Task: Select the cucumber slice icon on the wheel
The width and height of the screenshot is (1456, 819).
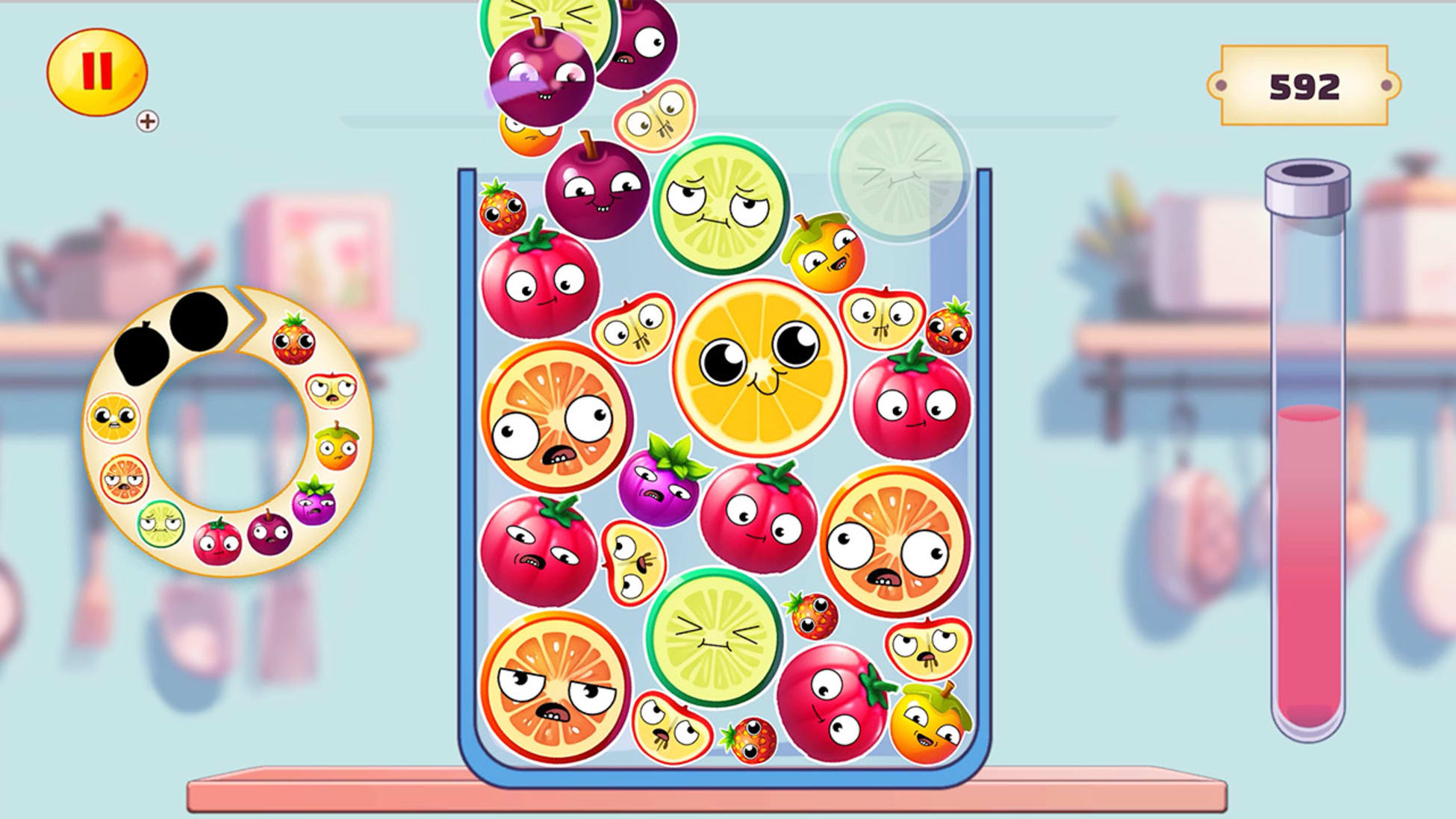Action: 162,524
